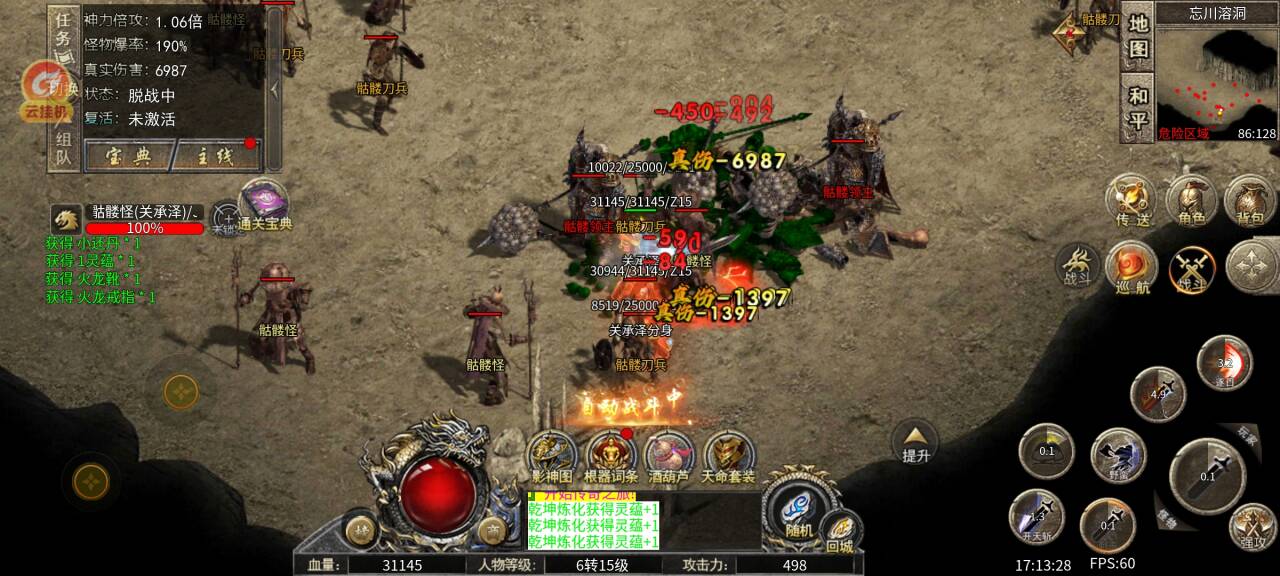Open the 提升 upgrade arrow button
The height and width of the screenshot is (576, 1280).
(x=916, y=442)
